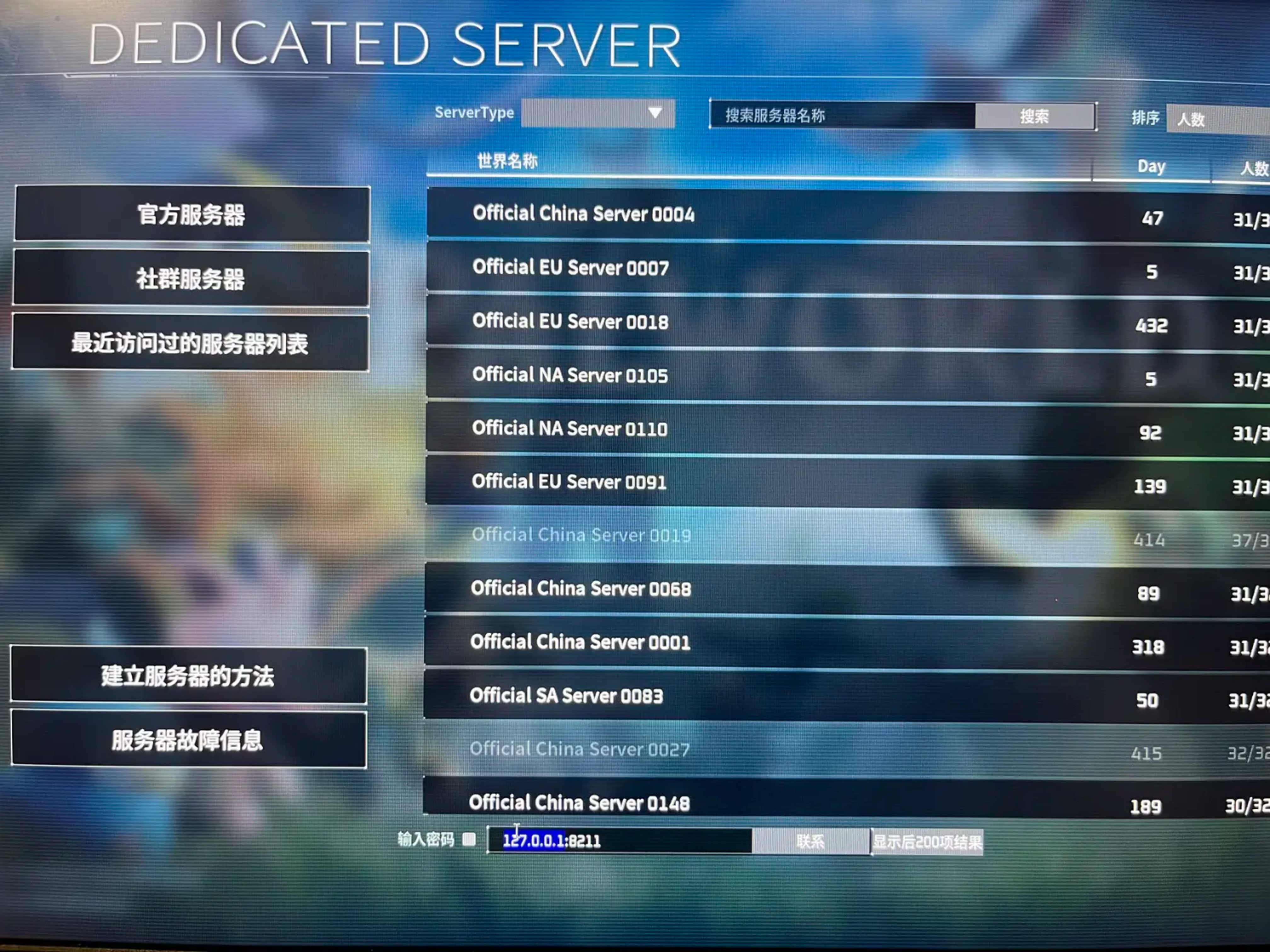Switch to 社群服务器 community servers
1270x952 pixels.
[191, 278]
